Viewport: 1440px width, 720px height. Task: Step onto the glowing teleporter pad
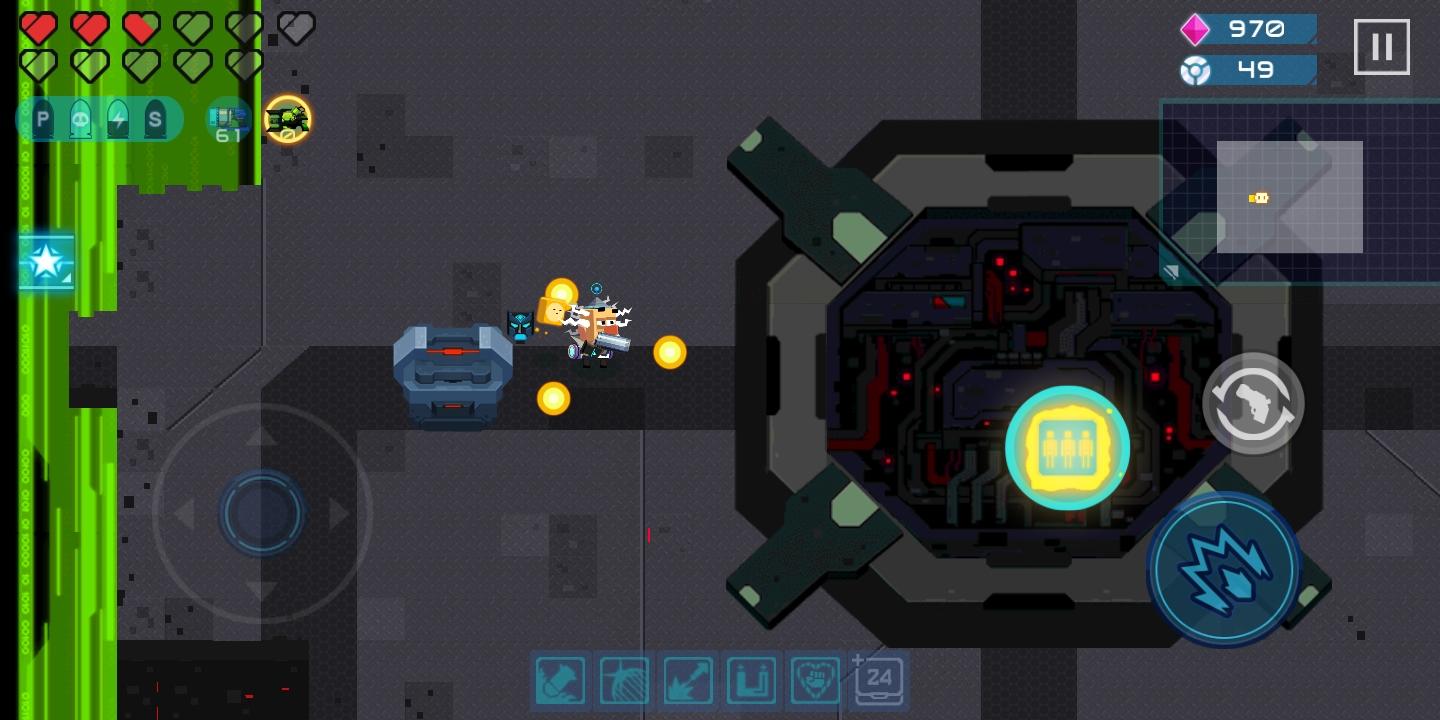1068,447
